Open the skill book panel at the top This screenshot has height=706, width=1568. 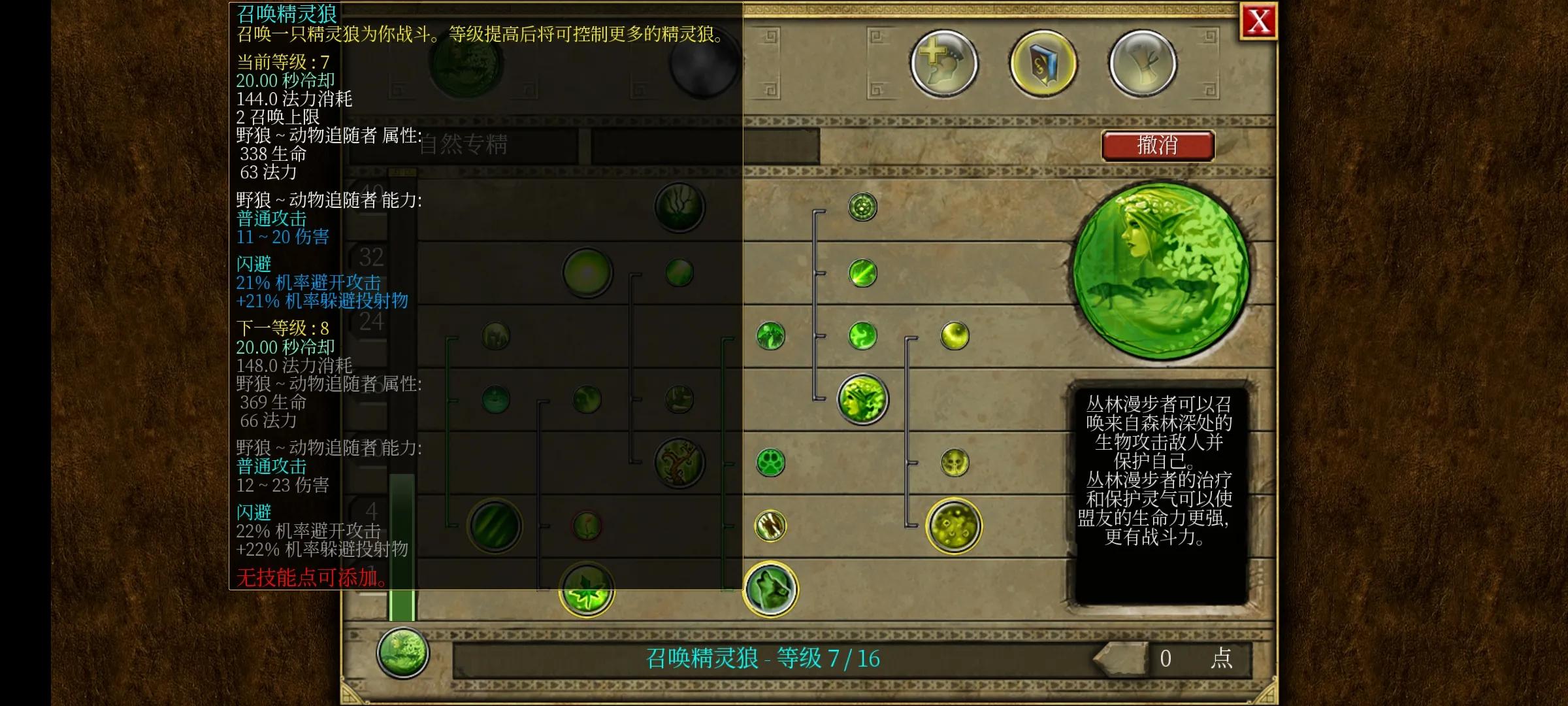pos(1042,62)
